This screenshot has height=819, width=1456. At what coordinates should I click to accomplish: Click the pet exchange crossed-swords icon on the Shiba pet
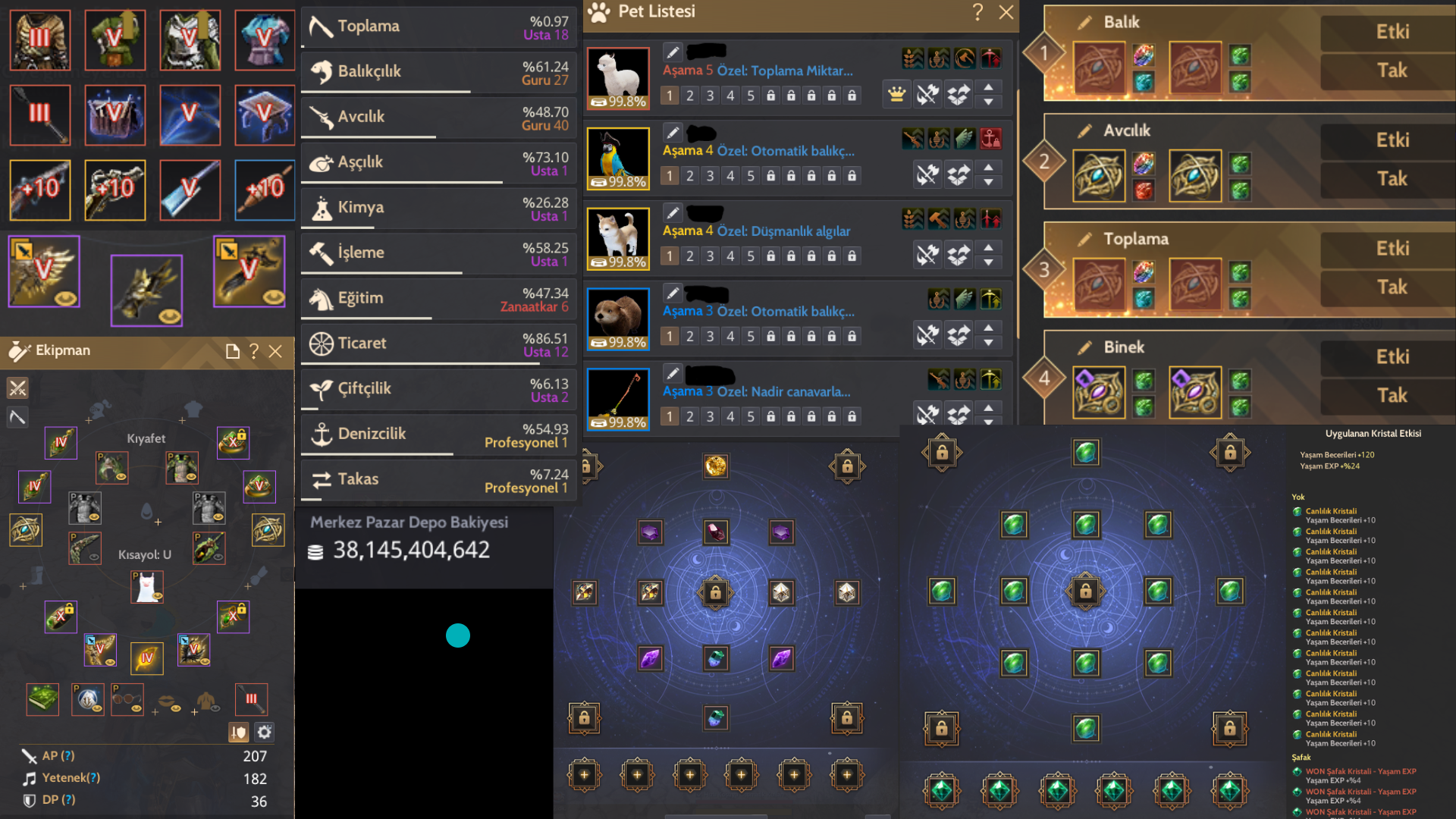[x=928, y=255]
